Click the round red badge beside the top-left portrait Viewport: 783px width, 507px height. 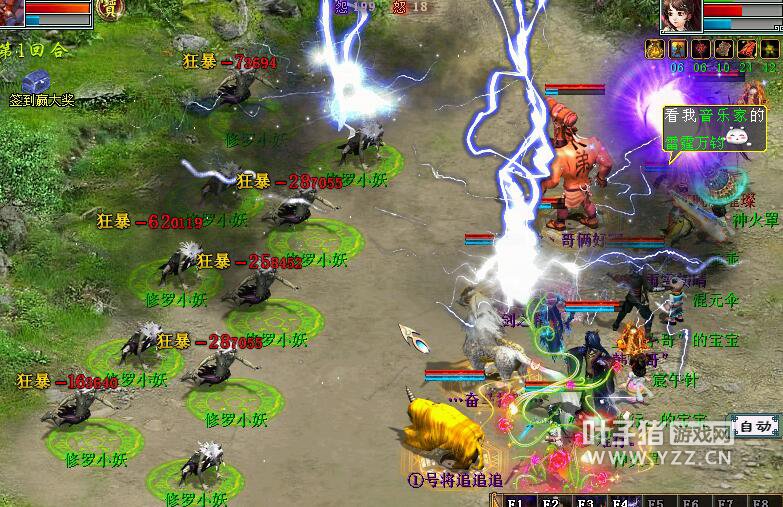(108, 10)
